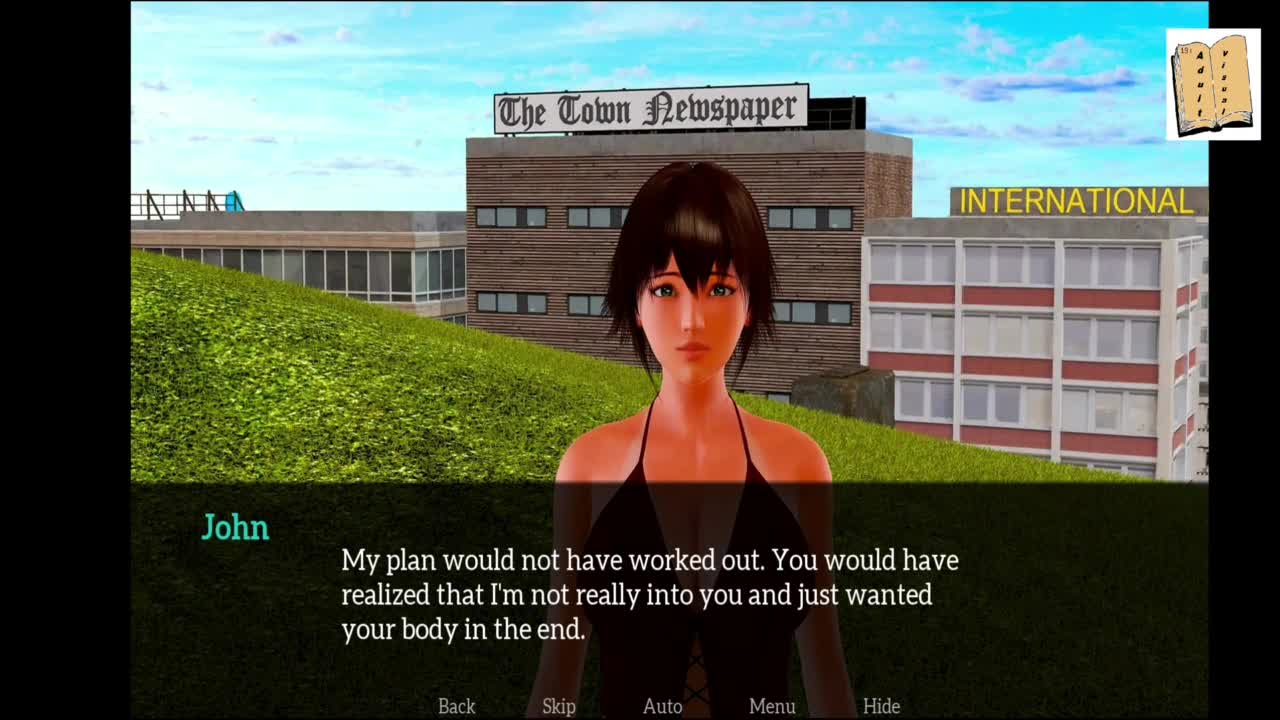Hide the dialogue text box
Screen dimensions: 1280x720
(881, 706)
